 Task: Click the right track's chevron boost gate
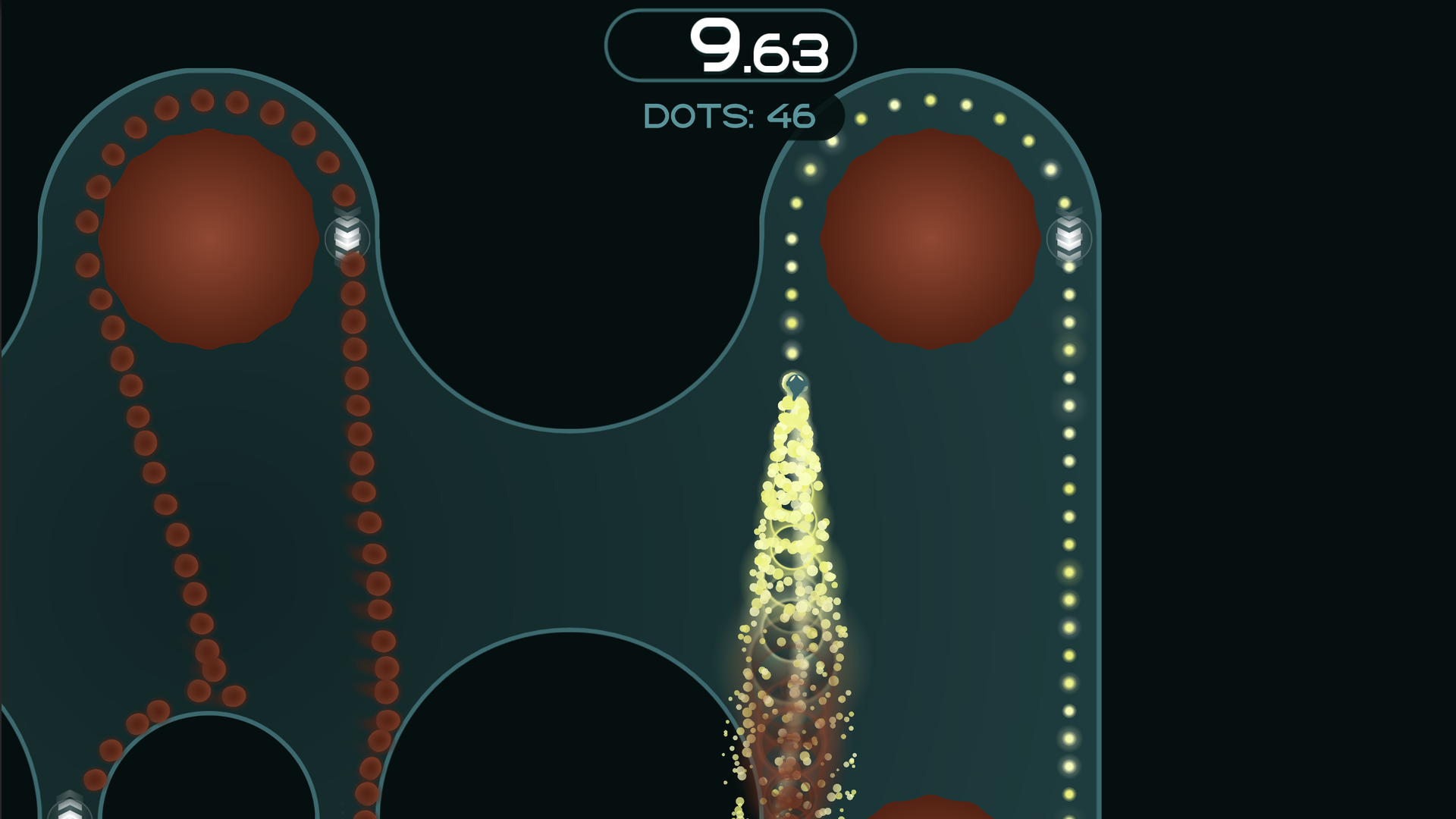click(1069, 240)
